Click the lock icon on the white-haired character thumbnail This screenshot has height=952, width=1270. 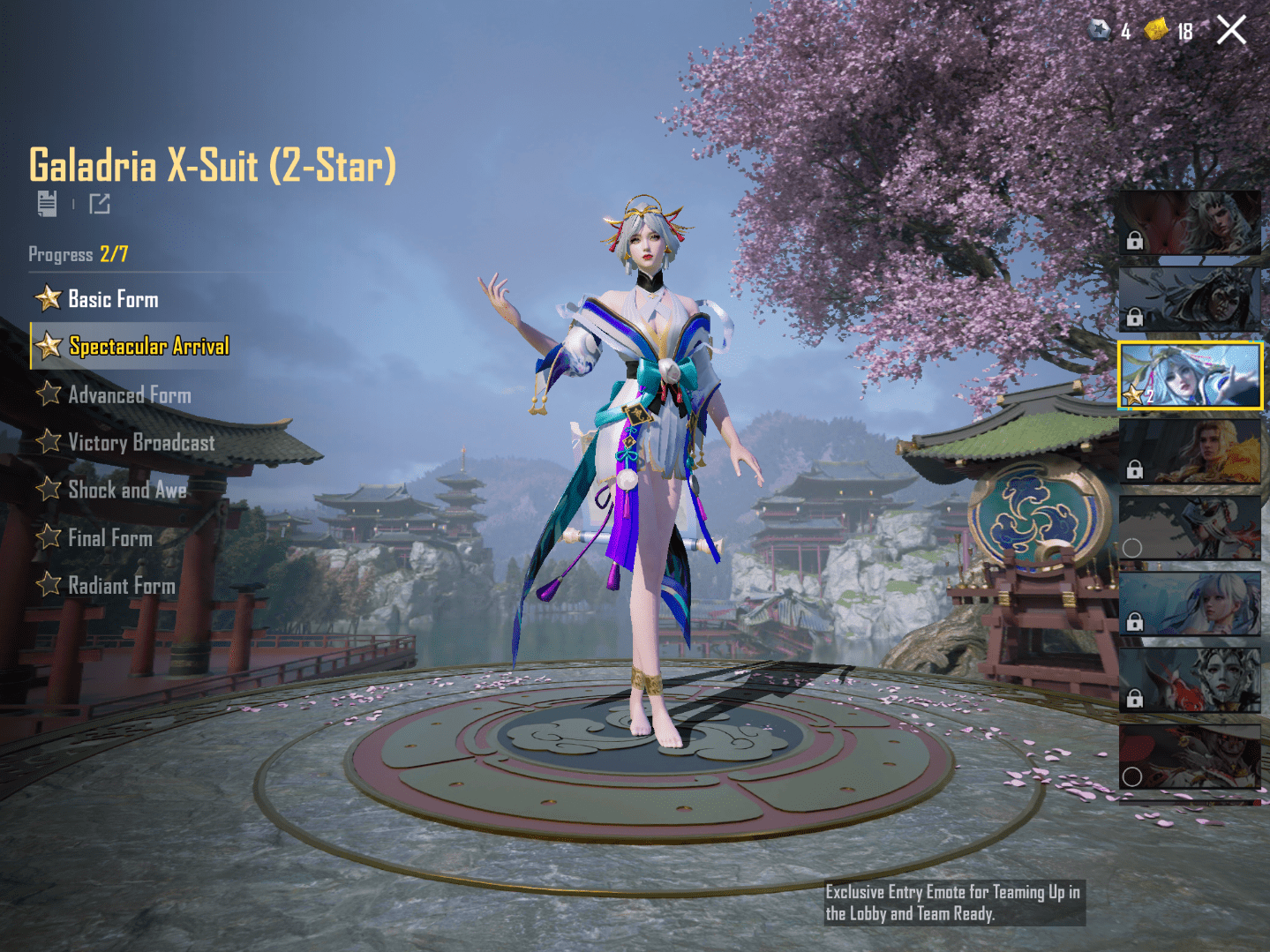tap(1136, 621)
